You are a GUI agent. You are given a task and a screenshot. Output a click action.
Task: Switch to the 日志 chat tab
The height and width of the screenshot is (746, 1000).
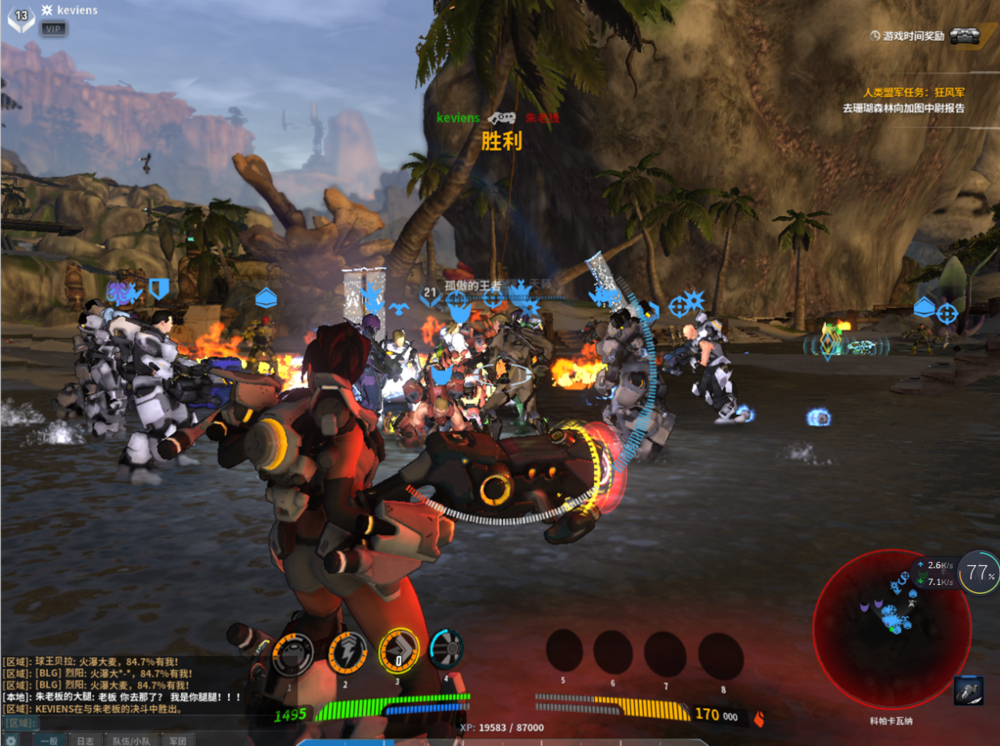pos(86,740)
